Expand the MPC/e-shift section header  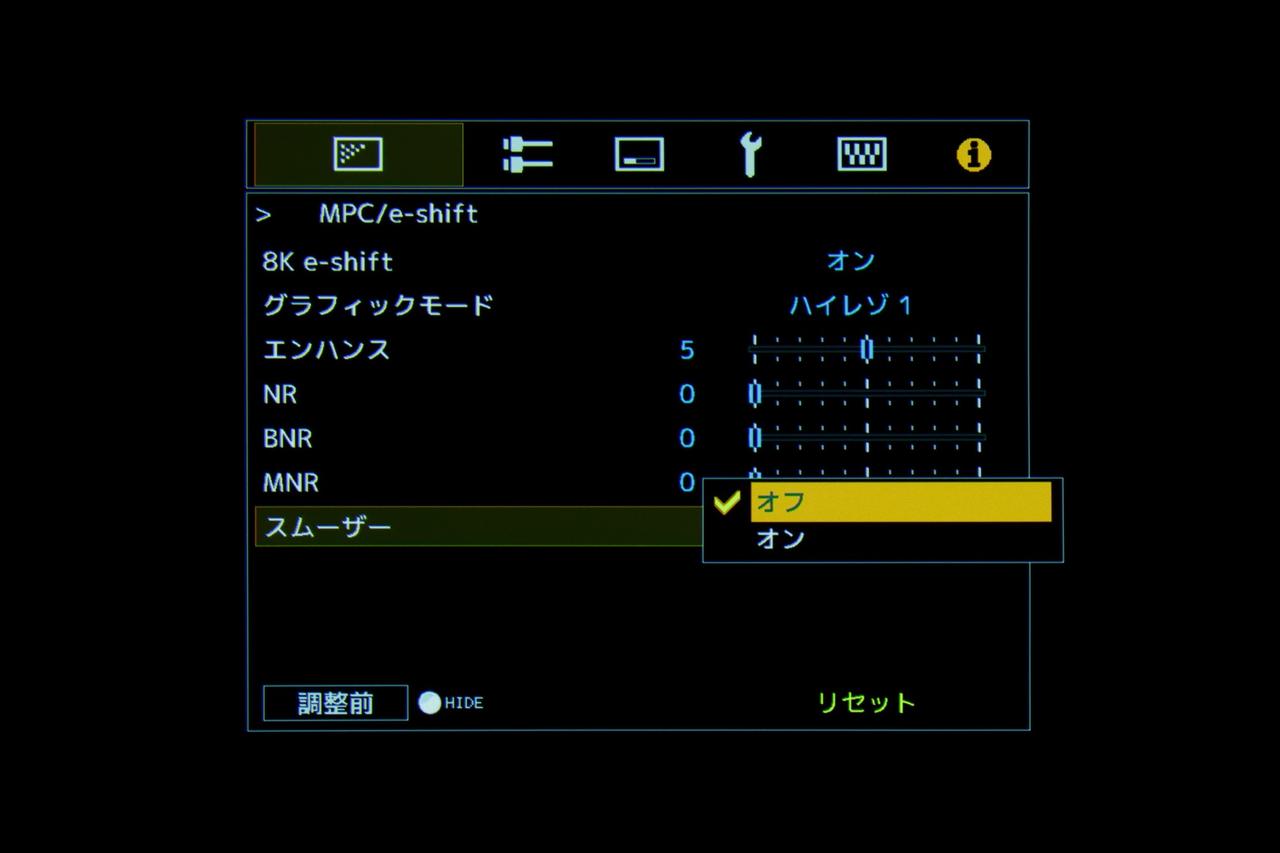coord(399,213)
